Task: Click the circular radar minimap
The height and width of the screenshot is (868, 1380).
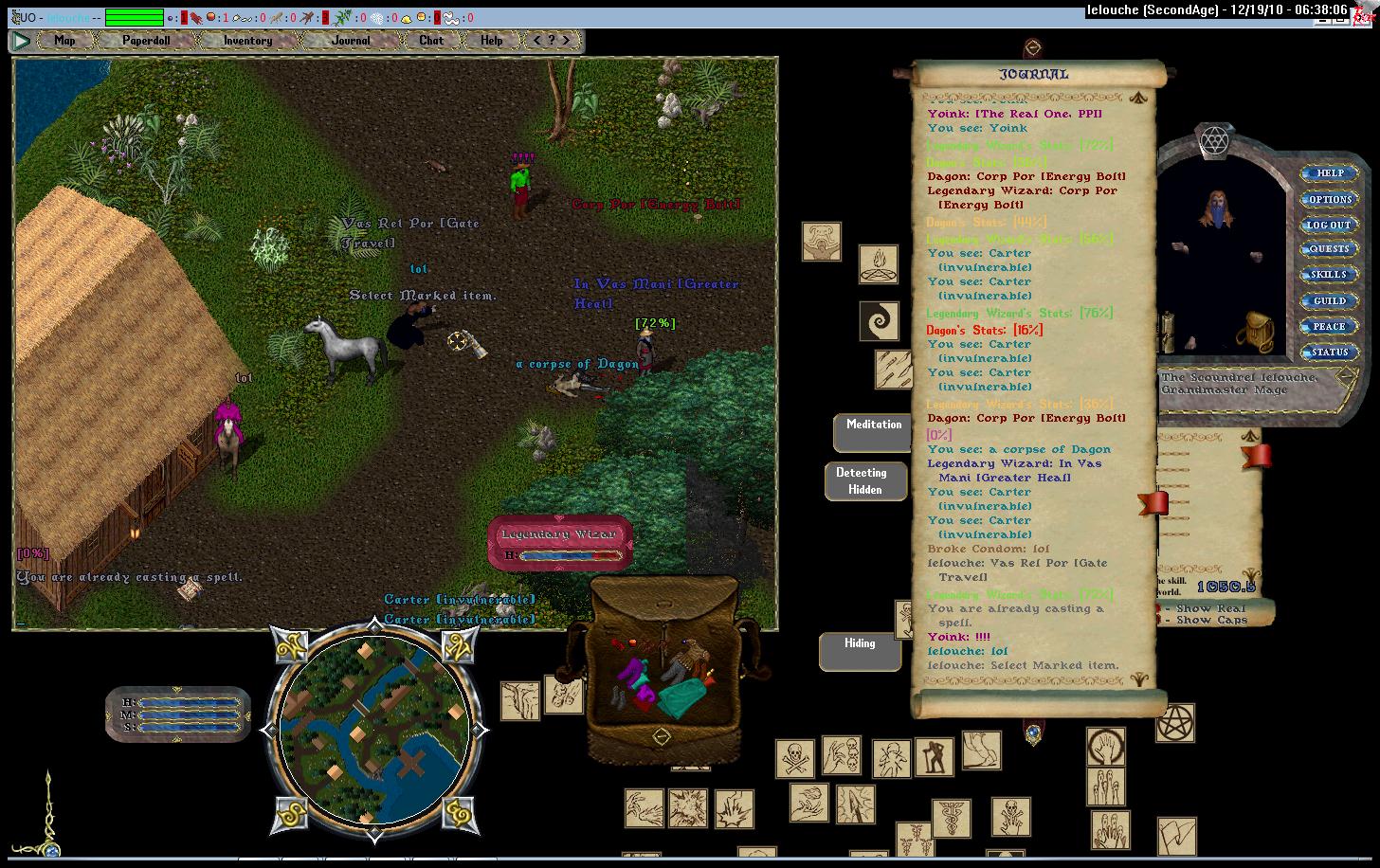Action: pyautogui.click(x=376, y=730)
